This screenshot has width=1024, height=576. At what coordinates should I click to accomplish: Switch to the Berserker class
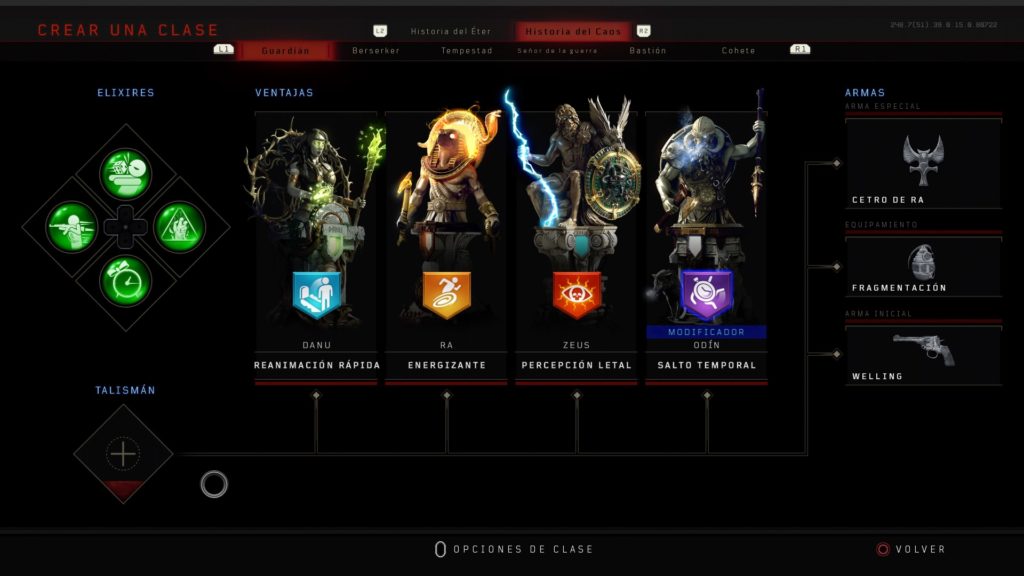click(376, 51)
